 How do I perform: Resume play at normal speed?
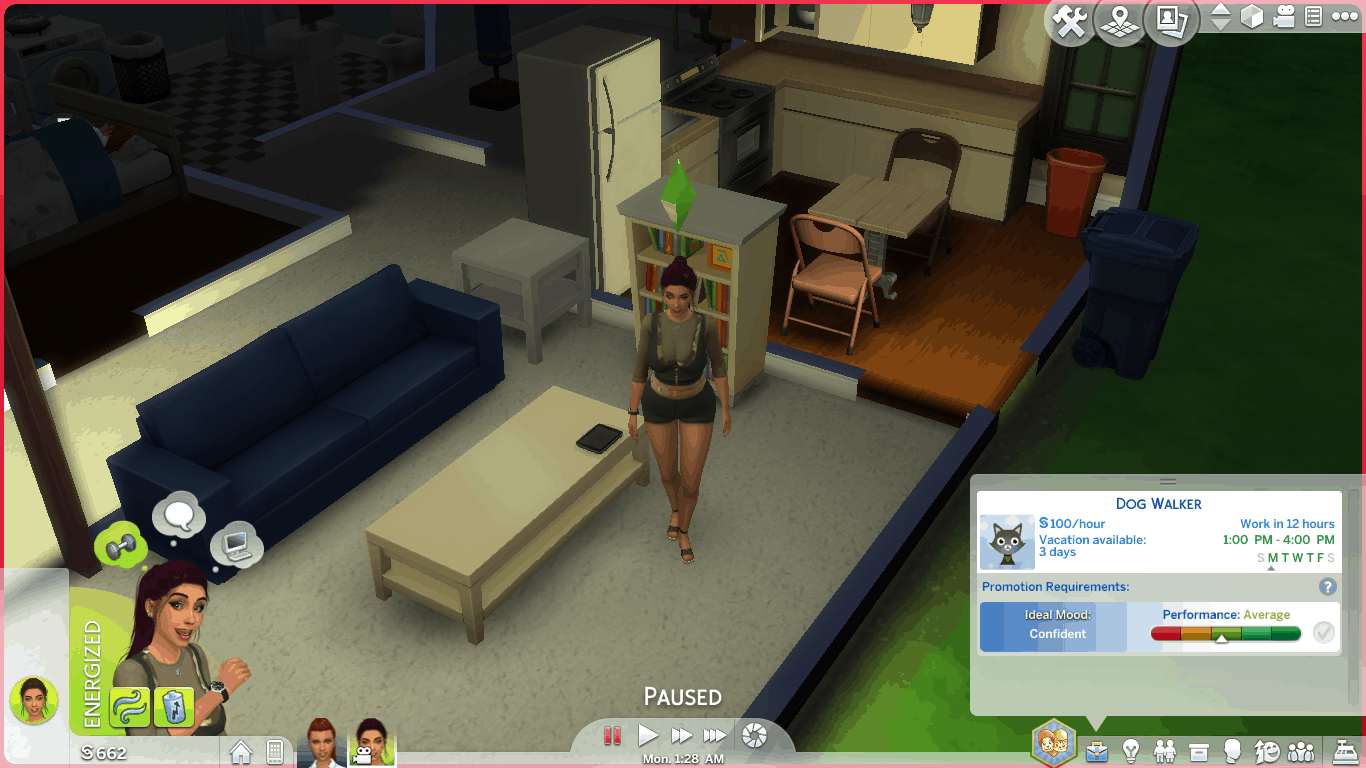648,736
